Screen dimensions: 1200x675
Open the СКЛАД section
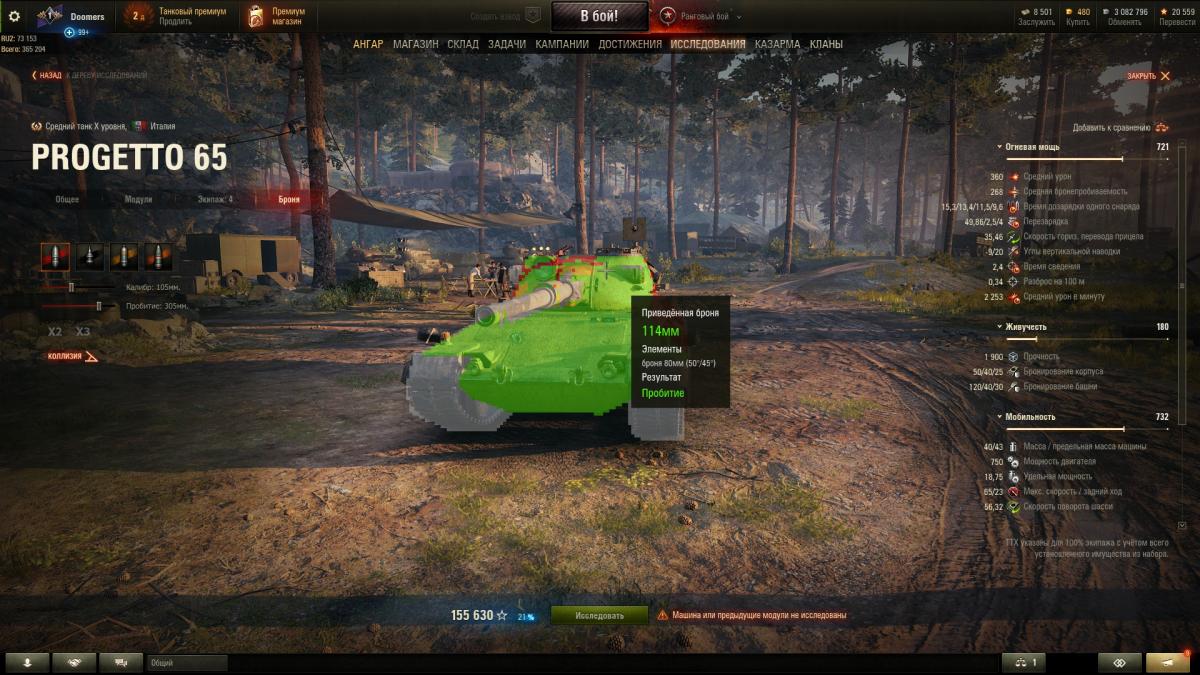click(x=463, y=44)
